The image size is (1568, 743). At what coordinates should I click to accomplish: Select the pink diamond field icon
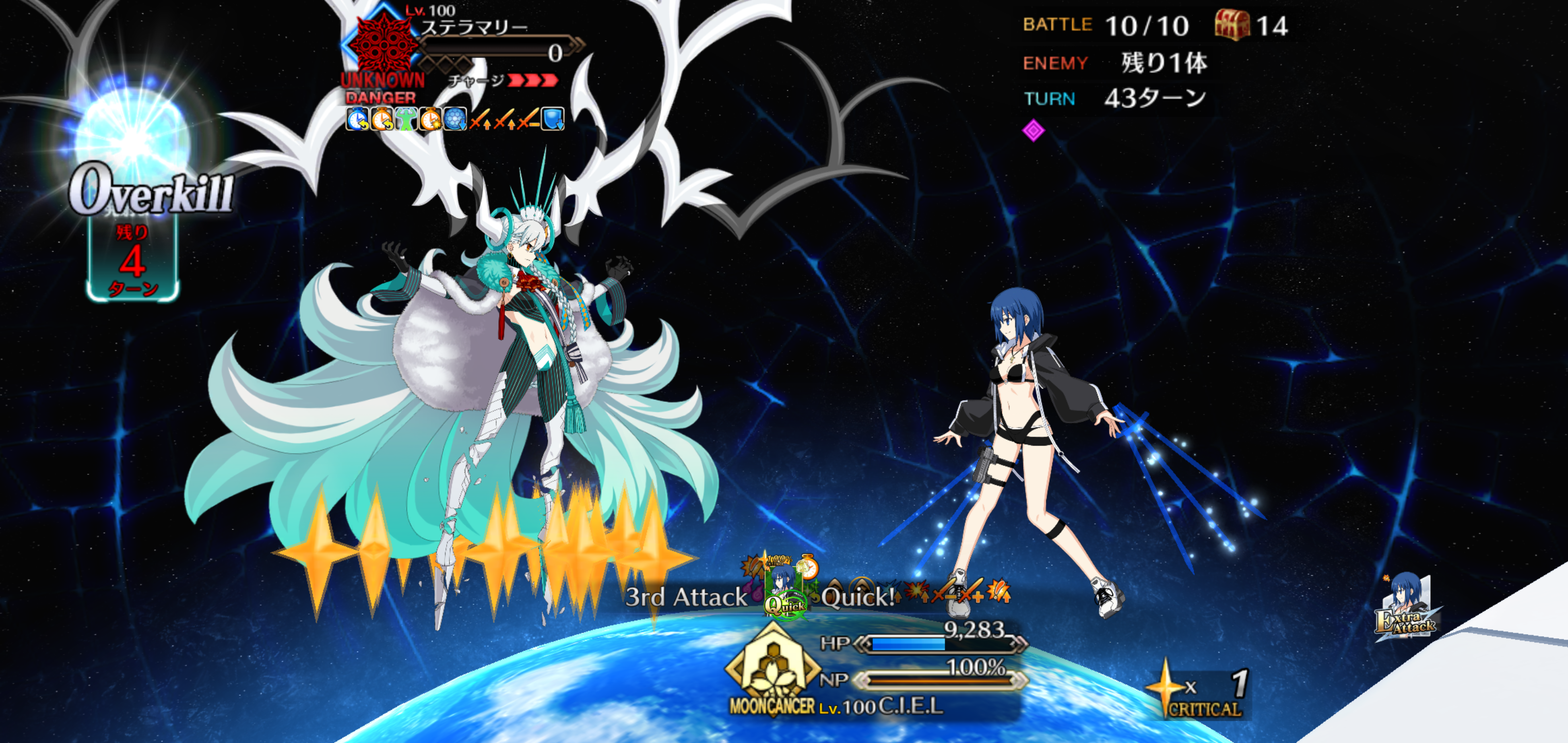(1033, 130)
